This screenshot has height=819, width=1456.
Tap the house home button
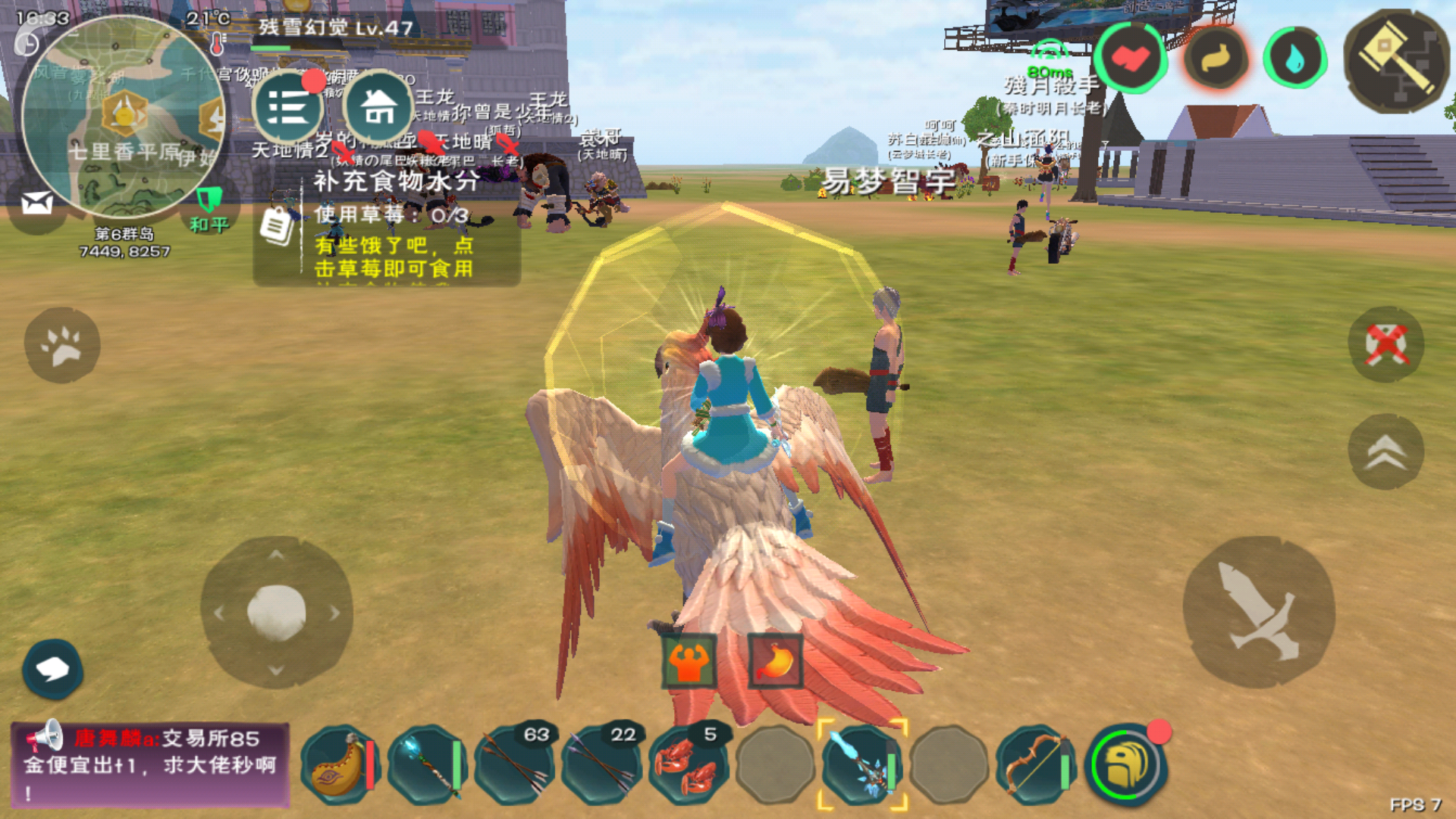(378, 106)
